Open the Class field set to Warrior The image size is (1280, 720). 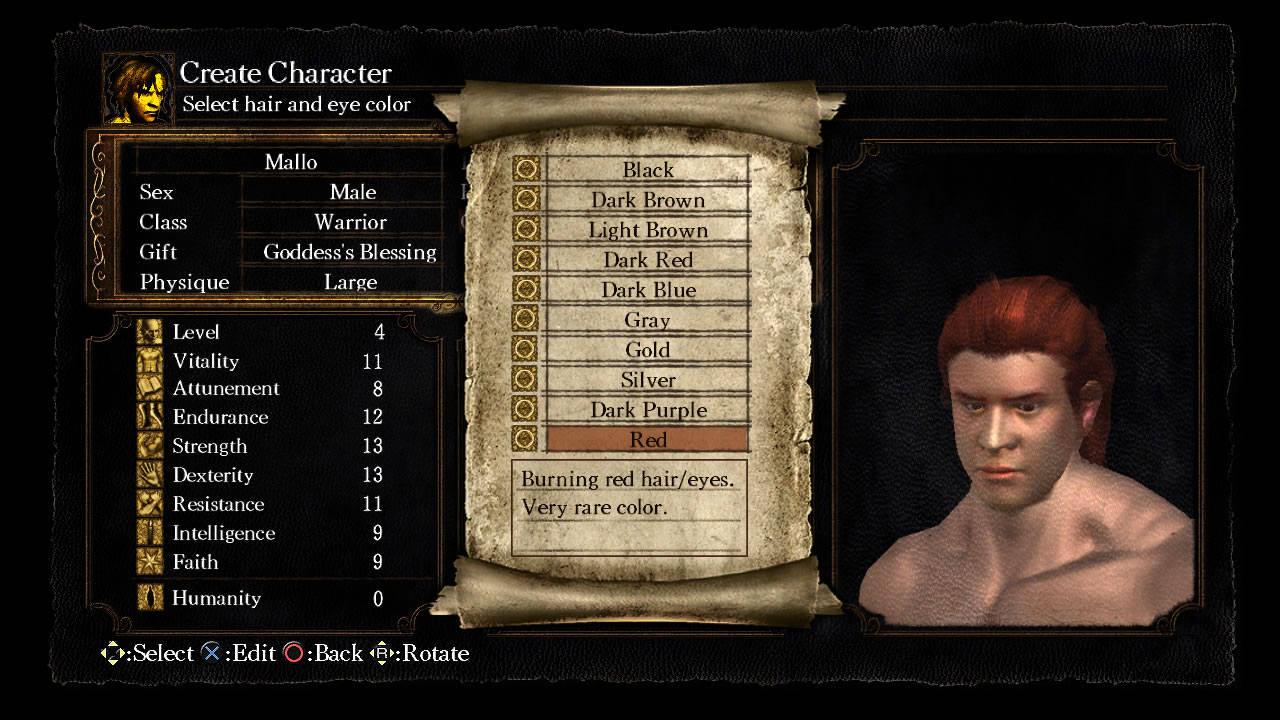click(x=350, y=222)
